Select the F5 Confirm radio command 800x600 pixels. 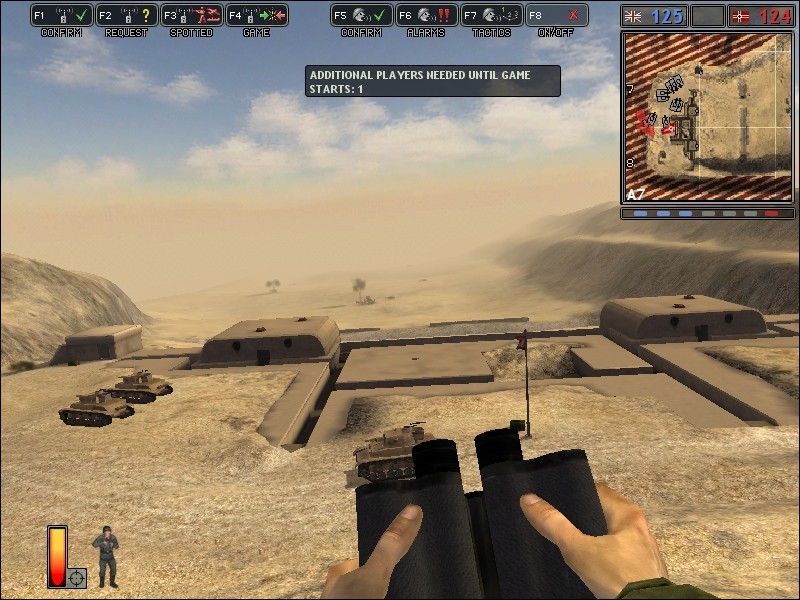click(x=361, y=16)
